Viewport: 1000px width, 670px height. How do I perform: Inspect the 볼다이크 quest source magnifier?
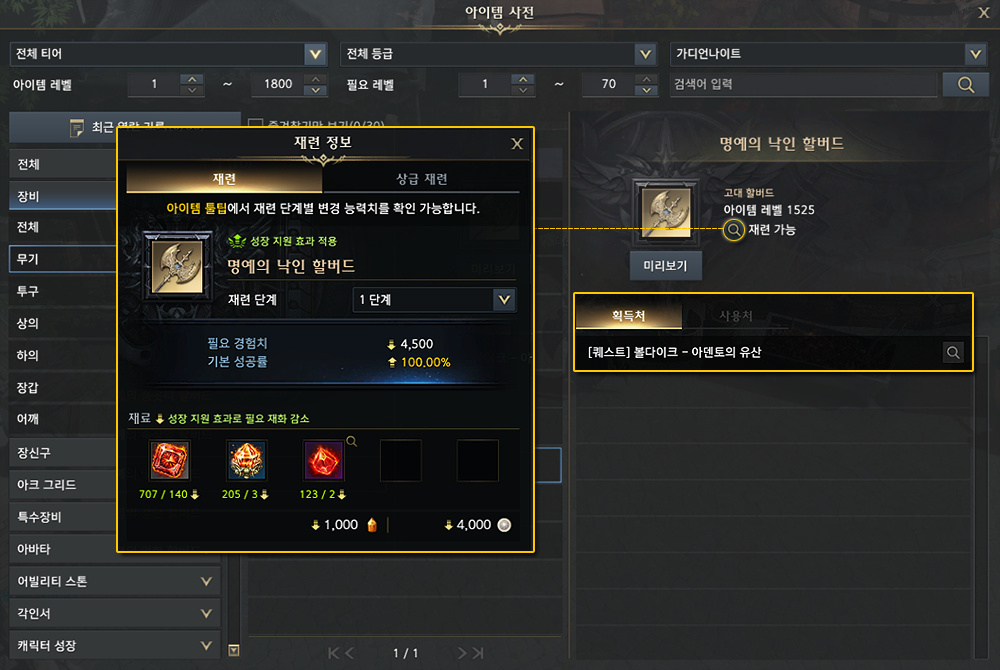pyautogui.click(x=953, y=352)
